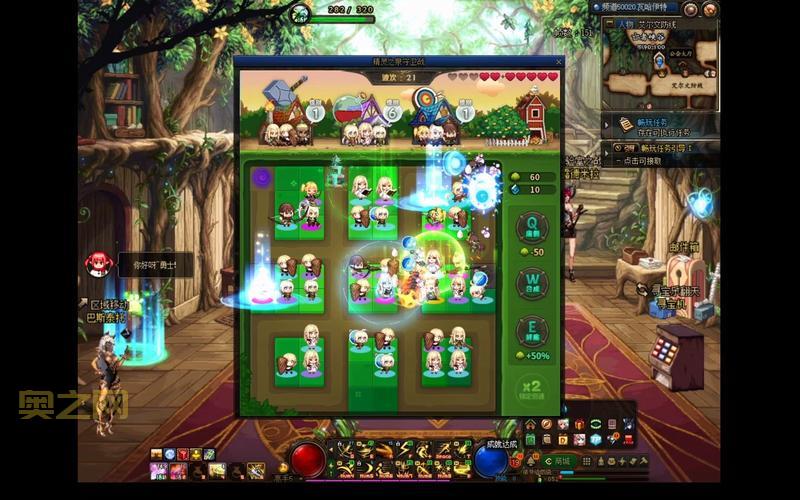800x500 pixels.
Task: Click the red-haired NPC chat portrait
Action: tap(98, 263)
